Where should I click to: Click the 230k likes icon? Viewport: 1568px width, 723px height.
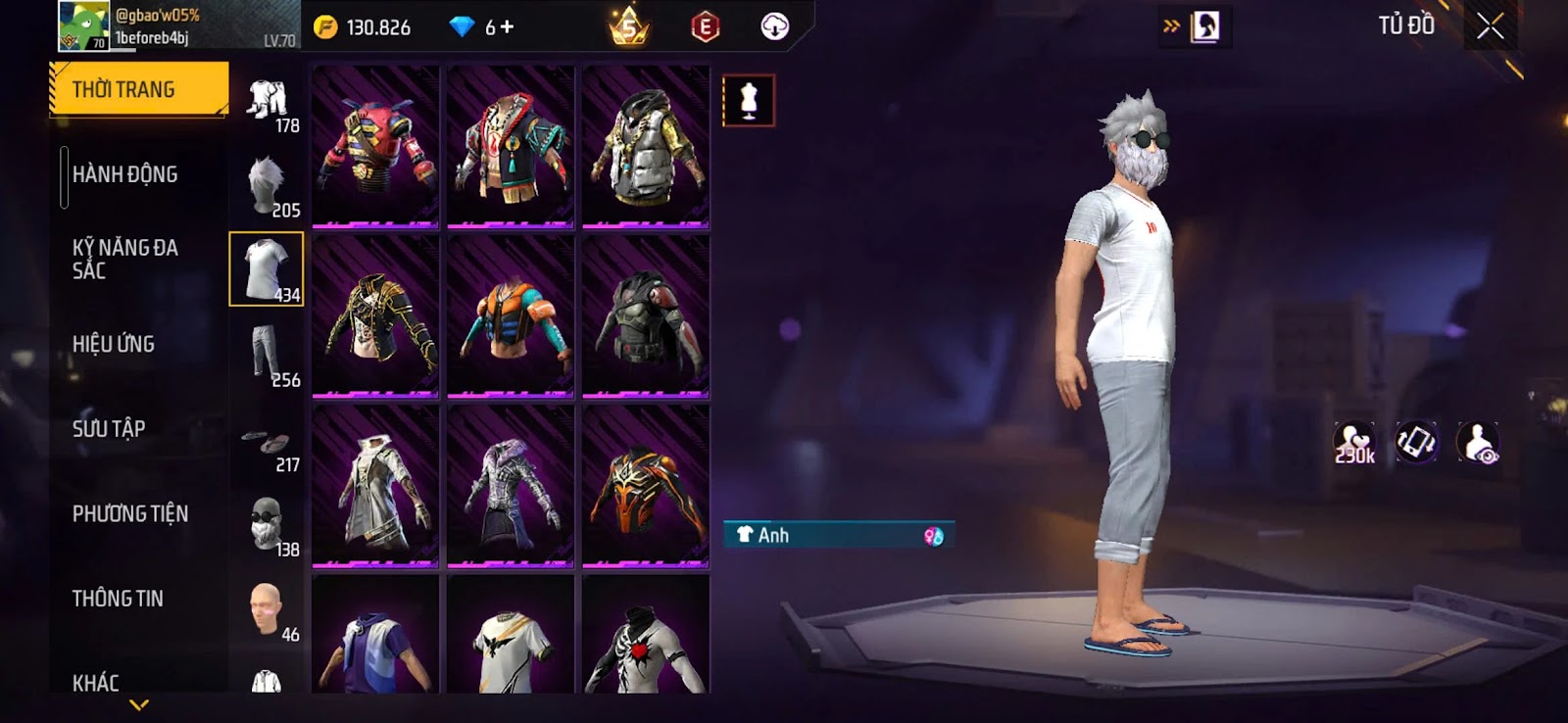pos(1354,443)
